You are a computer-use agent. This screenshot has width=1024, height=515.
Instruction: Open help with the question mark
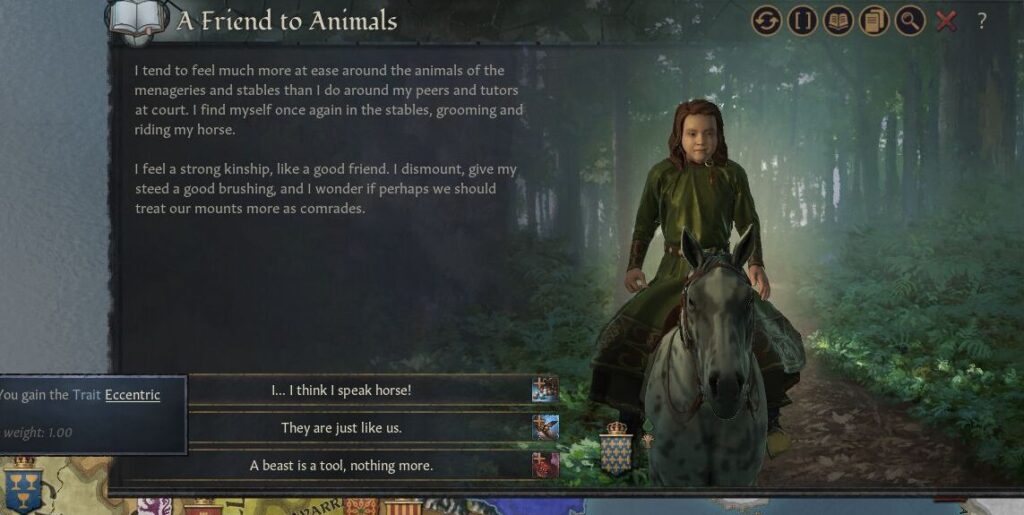pyautogui.click(x=982, y=20)
